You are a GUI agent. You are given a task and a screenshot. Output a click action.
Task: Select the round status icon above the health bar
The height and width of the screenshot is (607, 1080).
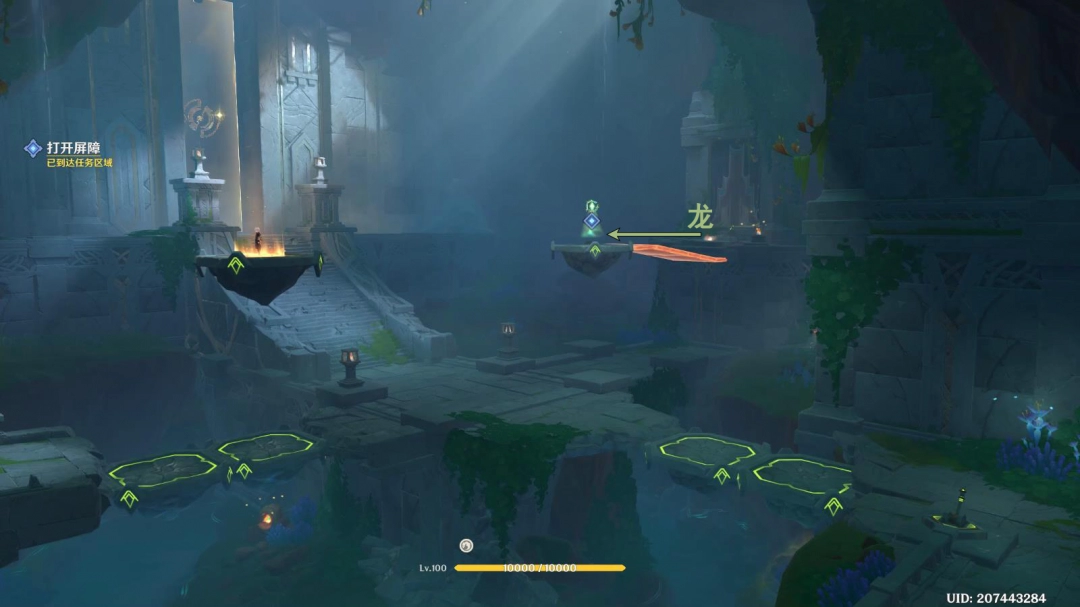[x=465, y=546]
